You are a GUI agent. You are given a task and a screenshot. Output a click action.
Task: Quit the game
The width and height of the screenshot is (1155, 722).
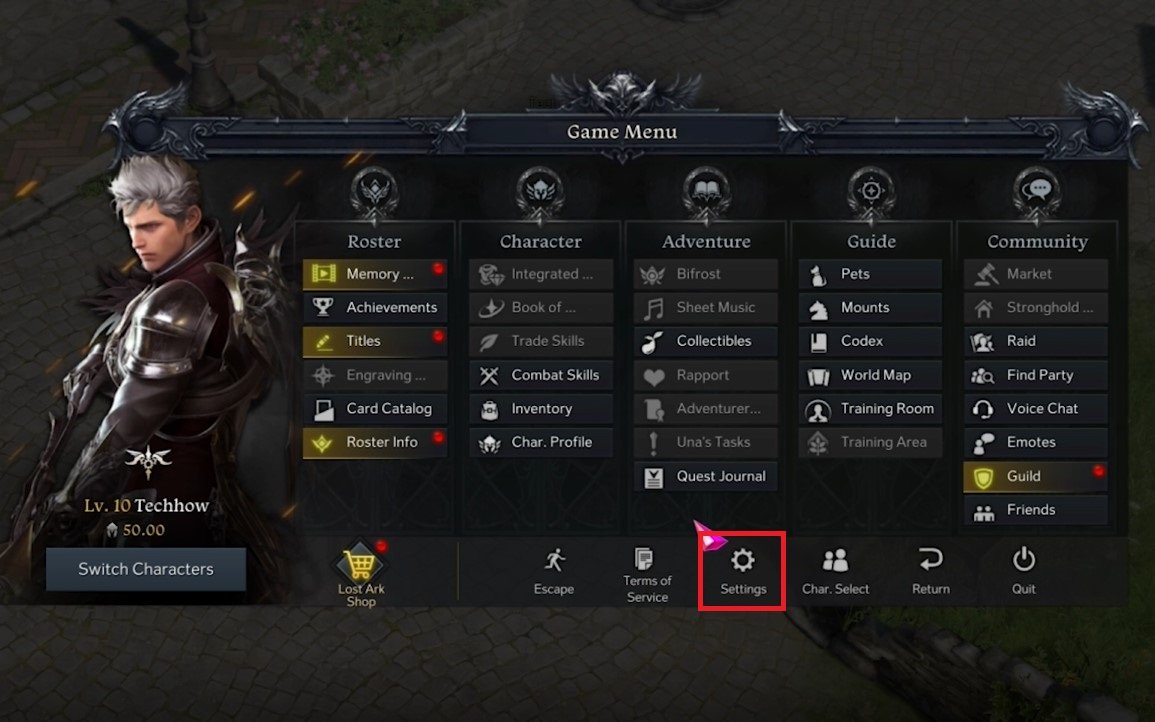(x=1023, y=571)
